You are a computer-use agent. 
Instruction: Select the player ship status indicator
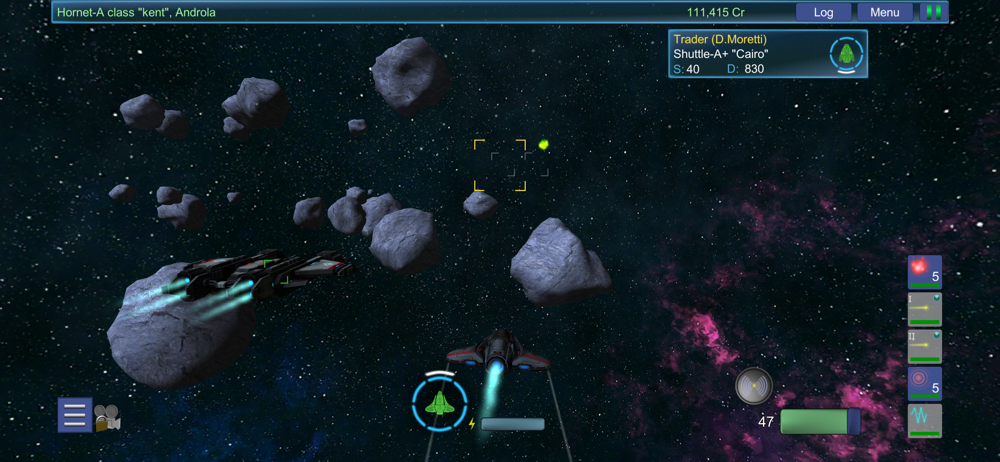pyautogui.click(x=439, y=404)
